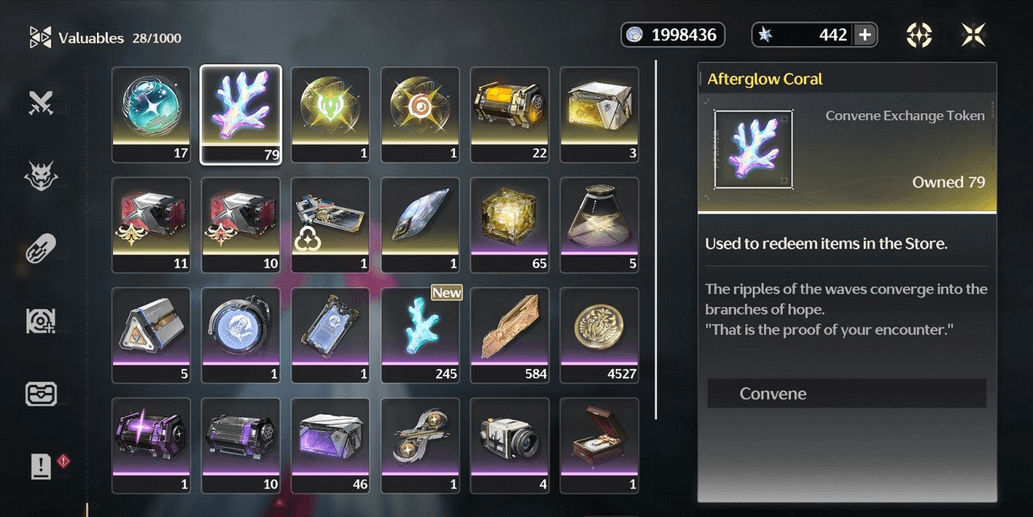This screenshot has height=517, width=1033.
Task: Open the Echoes tab with the monster head icon
Action: click(x=41, y=176)
